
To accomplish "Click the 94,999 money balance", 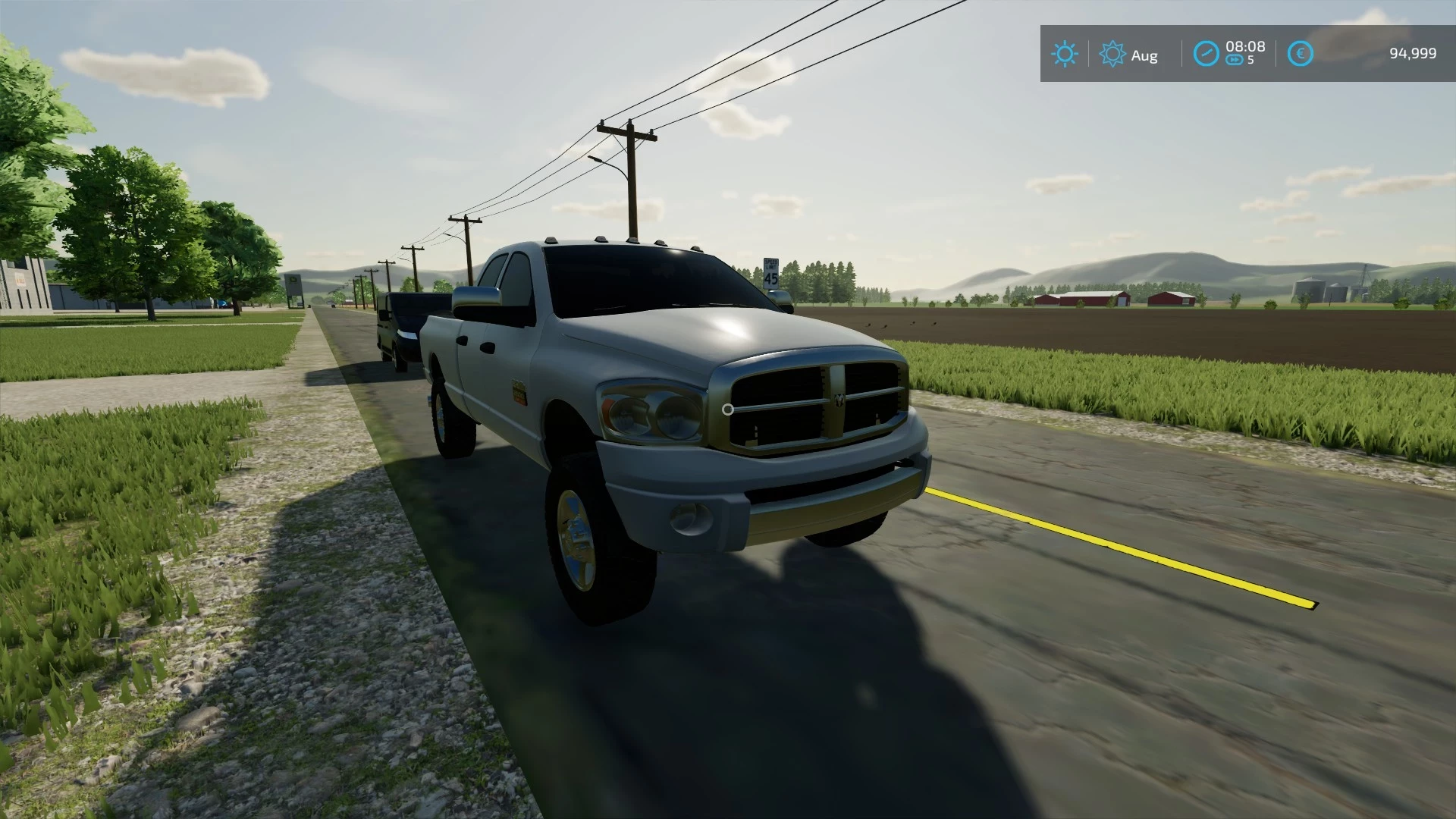I will pos(1413,52).
